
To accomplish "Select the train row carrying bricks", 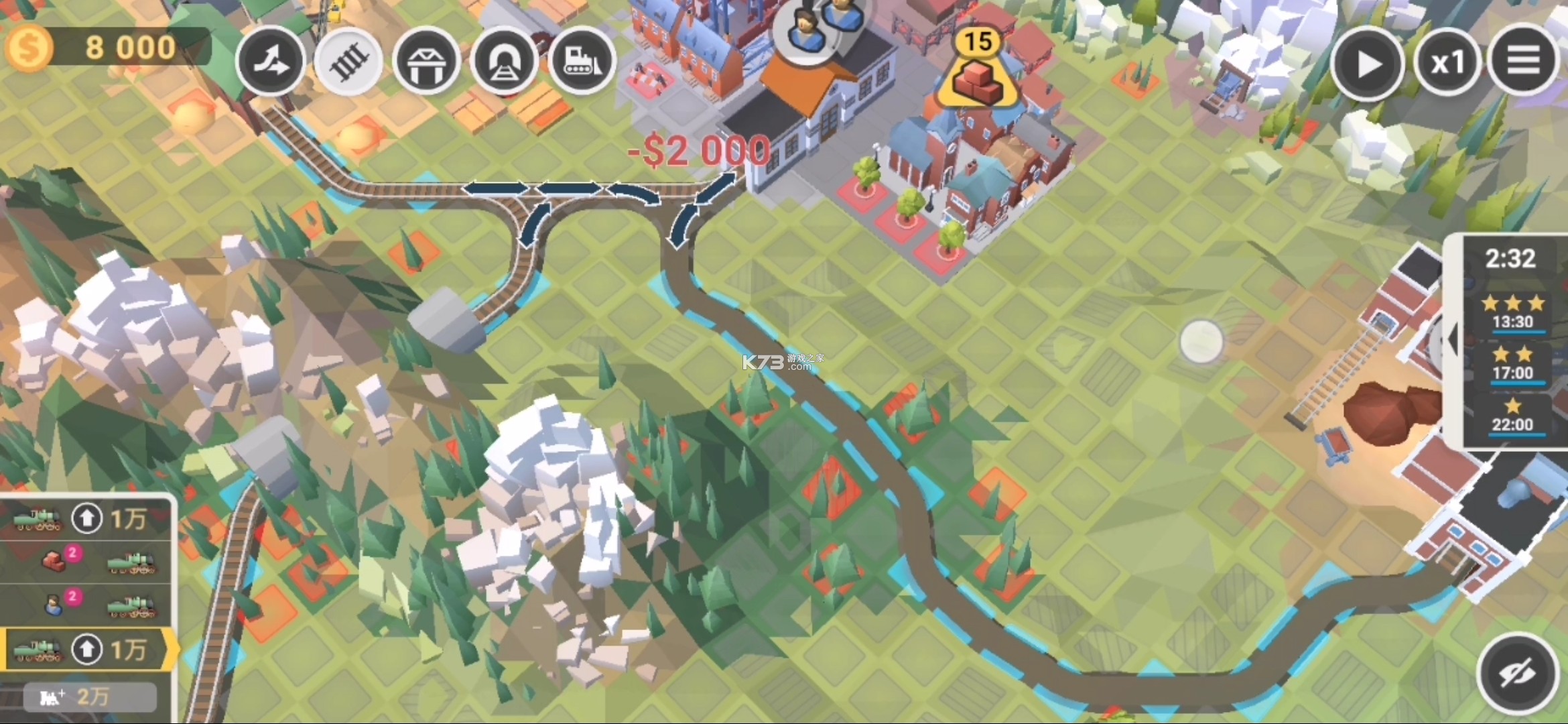I will click(87, 562).
